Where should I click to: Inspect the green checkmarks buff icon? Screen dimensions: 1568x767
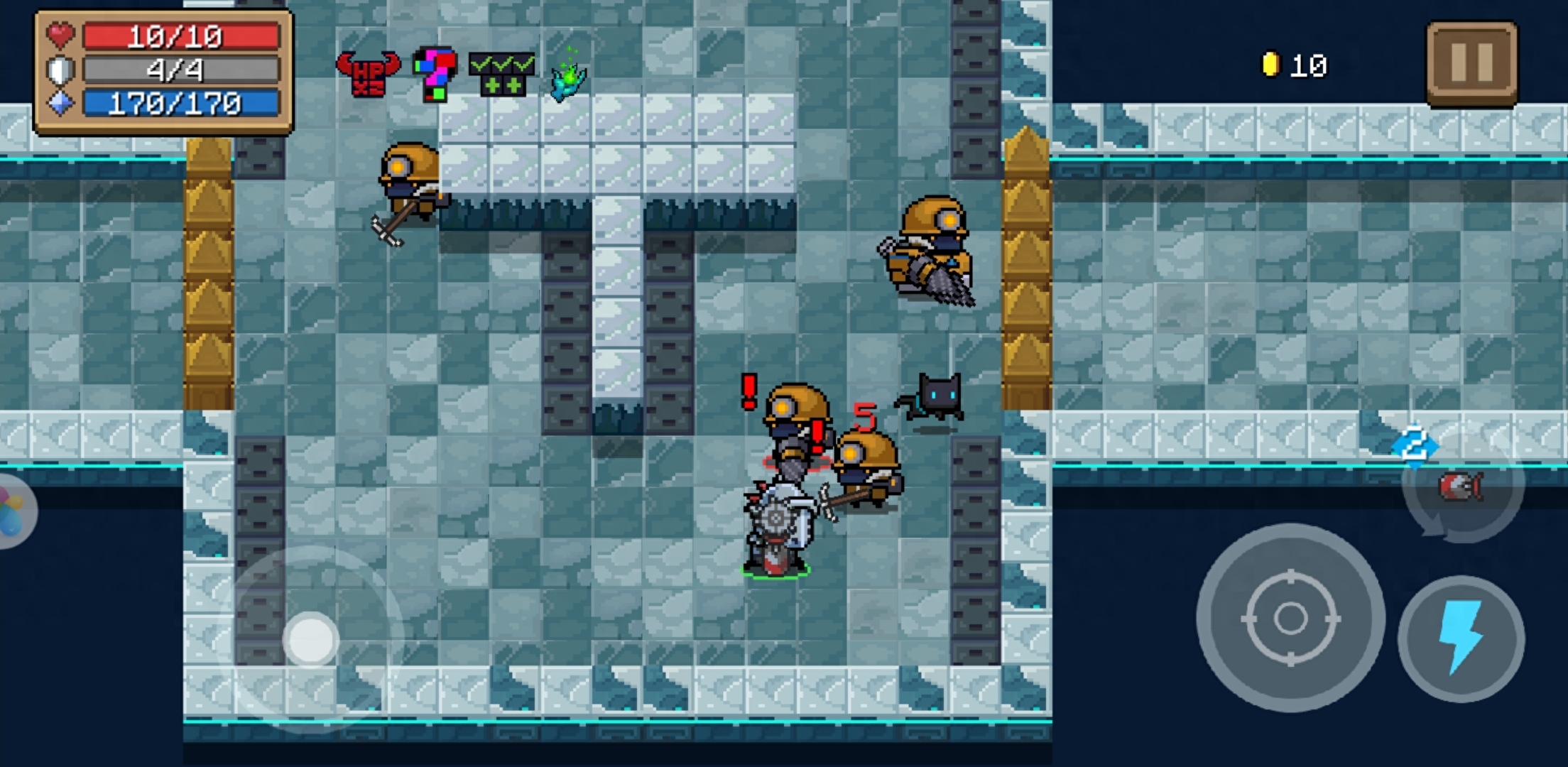[502, 73]
